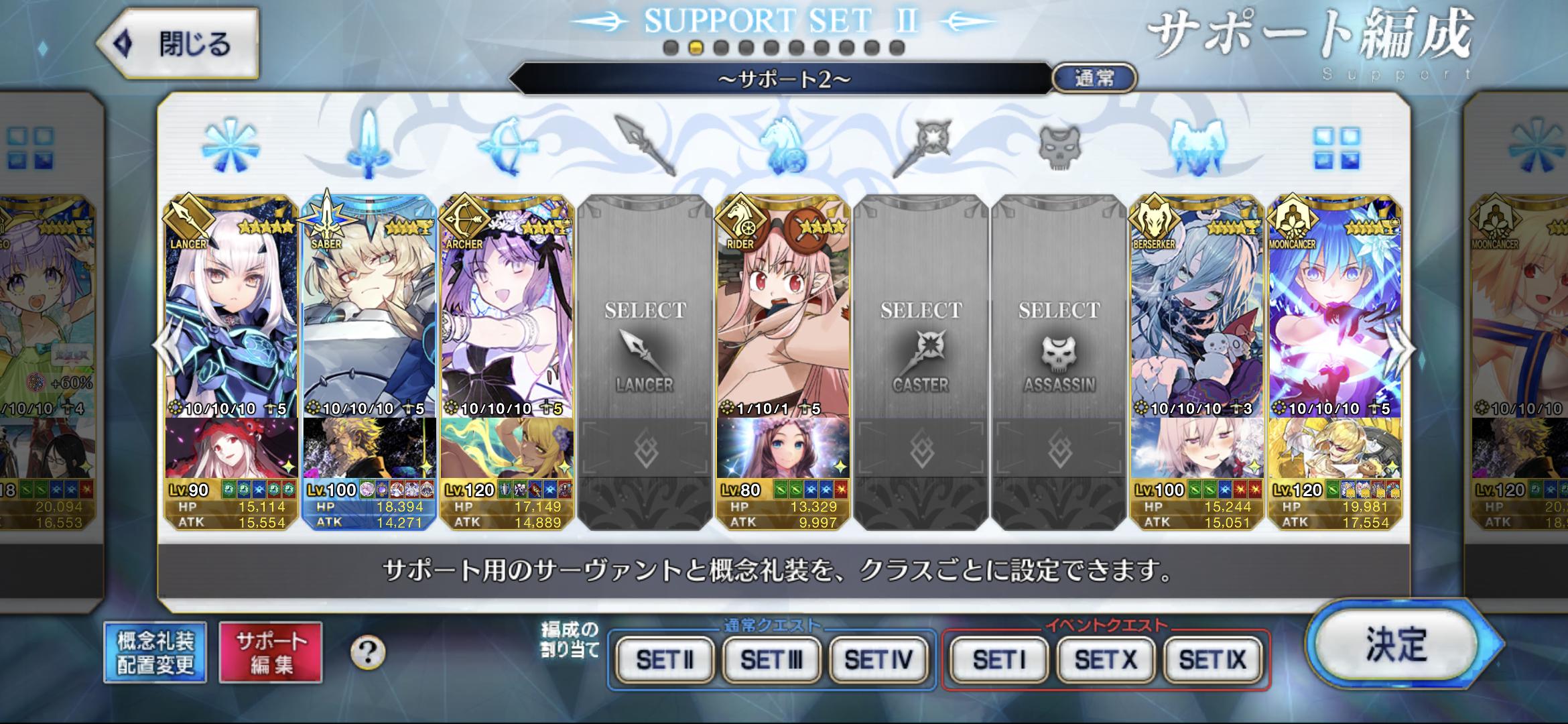Select the SET X event assignment
This screenshot has height=724, width=1568.
coord(1106,660)
